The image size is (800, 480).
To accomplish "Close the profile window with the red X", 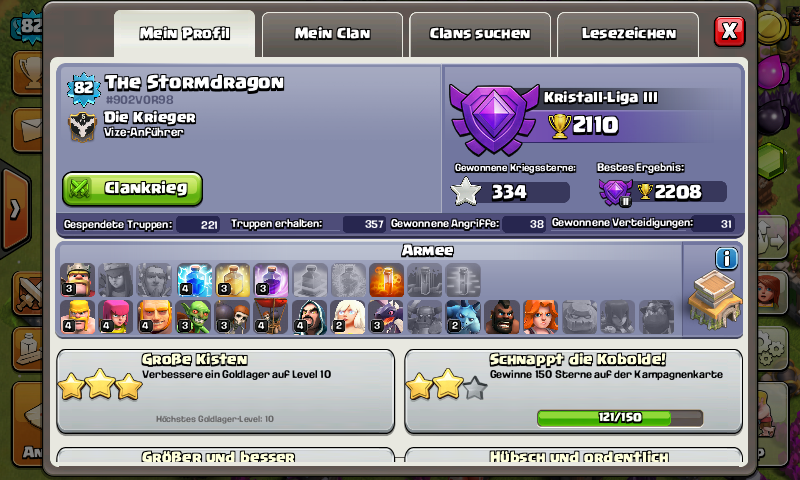I will tap(730, 31).
